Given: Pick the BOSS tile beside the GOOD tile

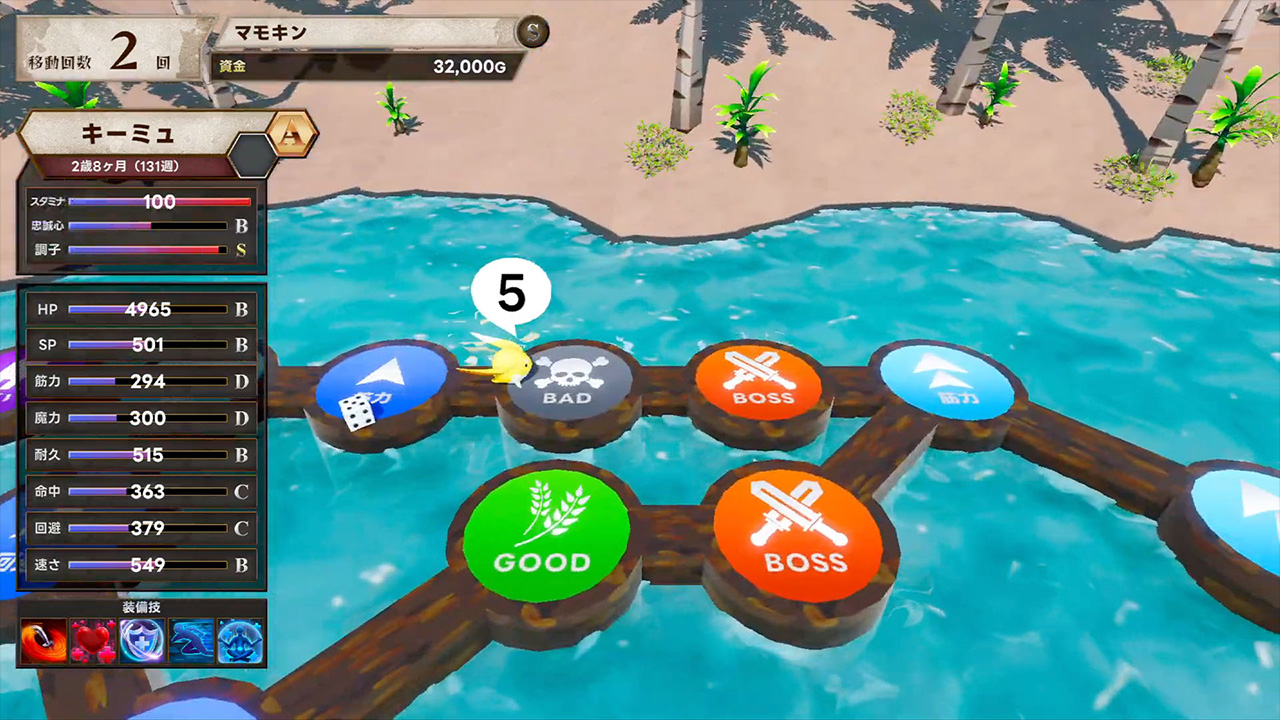Looking at the screenshot, I should (x=797, y=537).
